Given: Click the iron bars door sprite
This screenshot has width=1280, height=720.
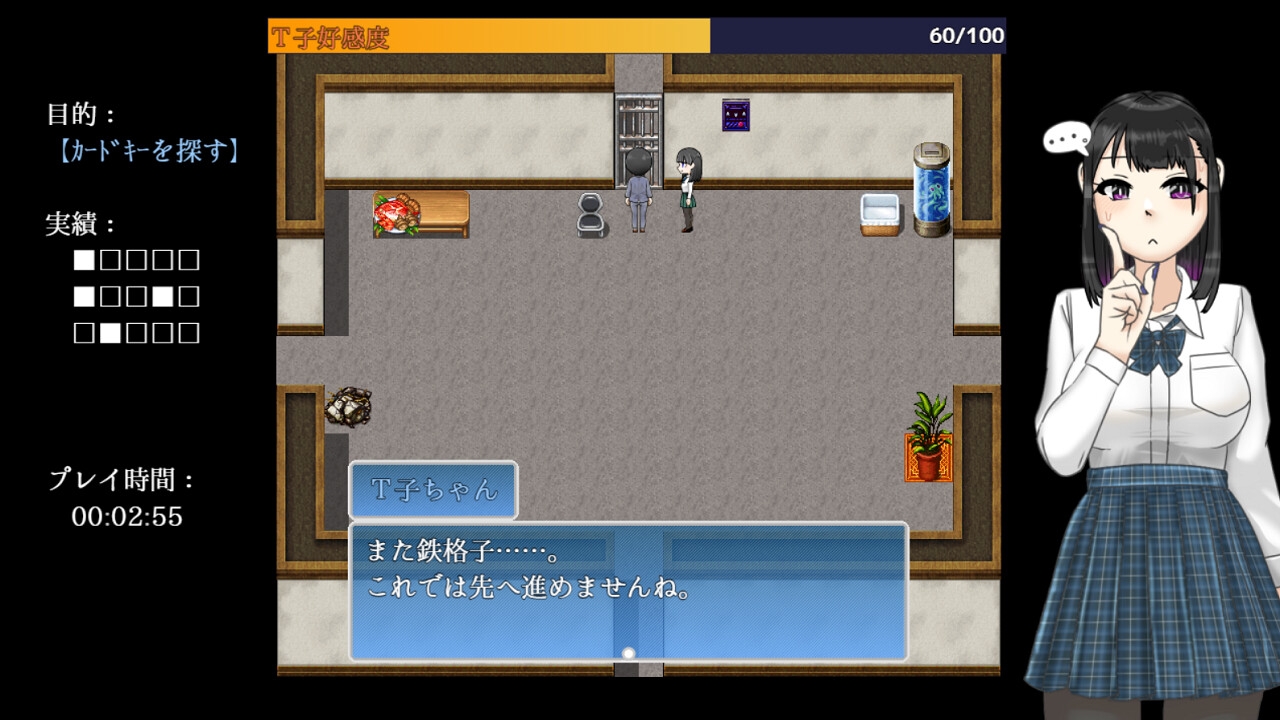Looking at the screenshot, I should click(x=637, y=119).
